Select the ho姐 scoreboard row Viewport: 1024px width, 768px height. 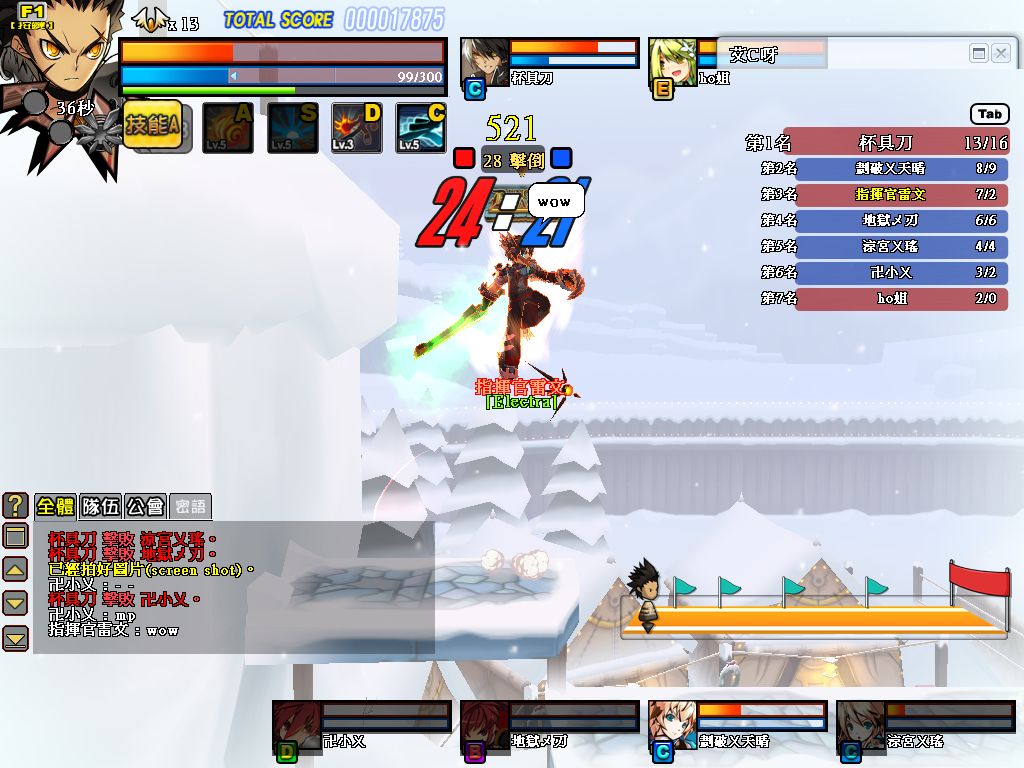click(901, 298)
